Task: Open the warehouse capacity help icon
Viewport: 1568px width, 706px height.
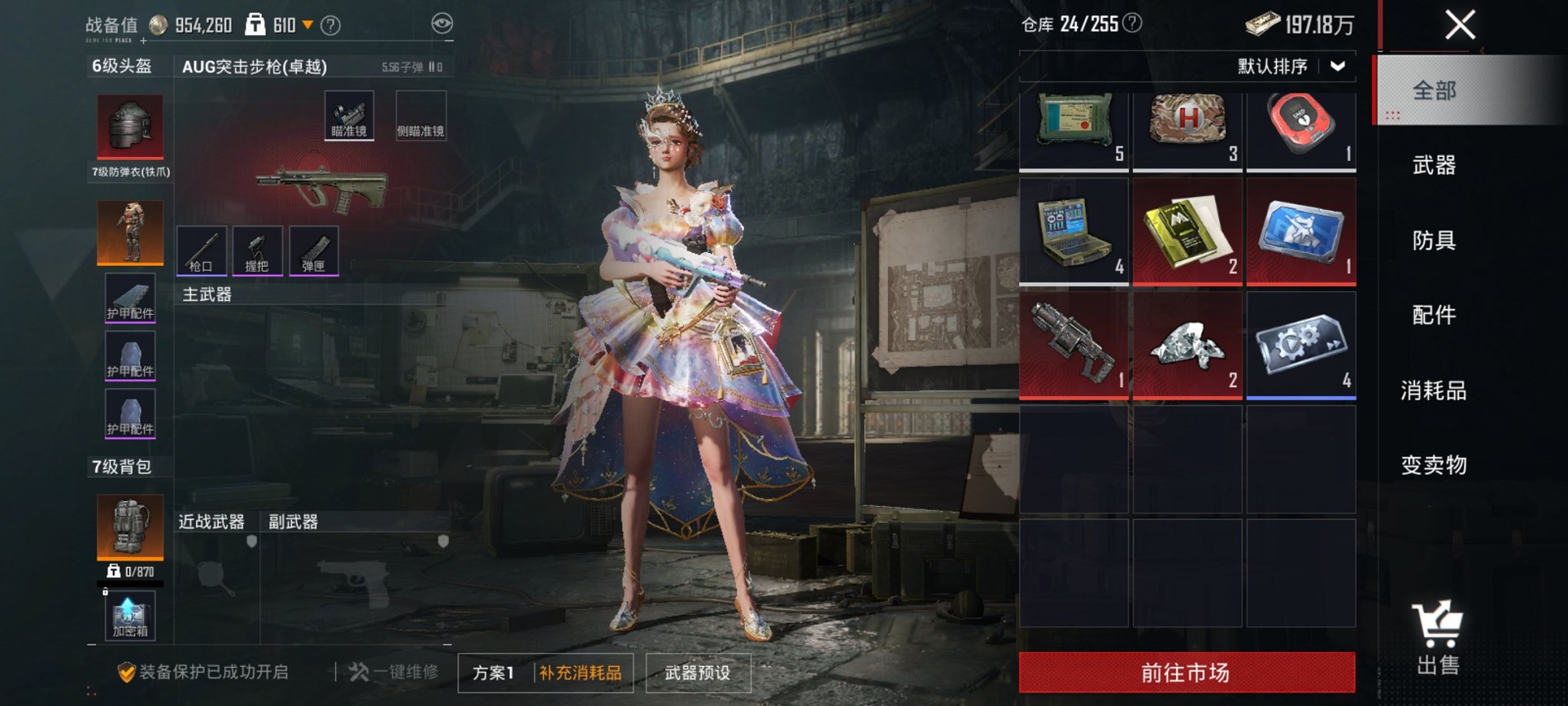Action: coord(1132,23)
